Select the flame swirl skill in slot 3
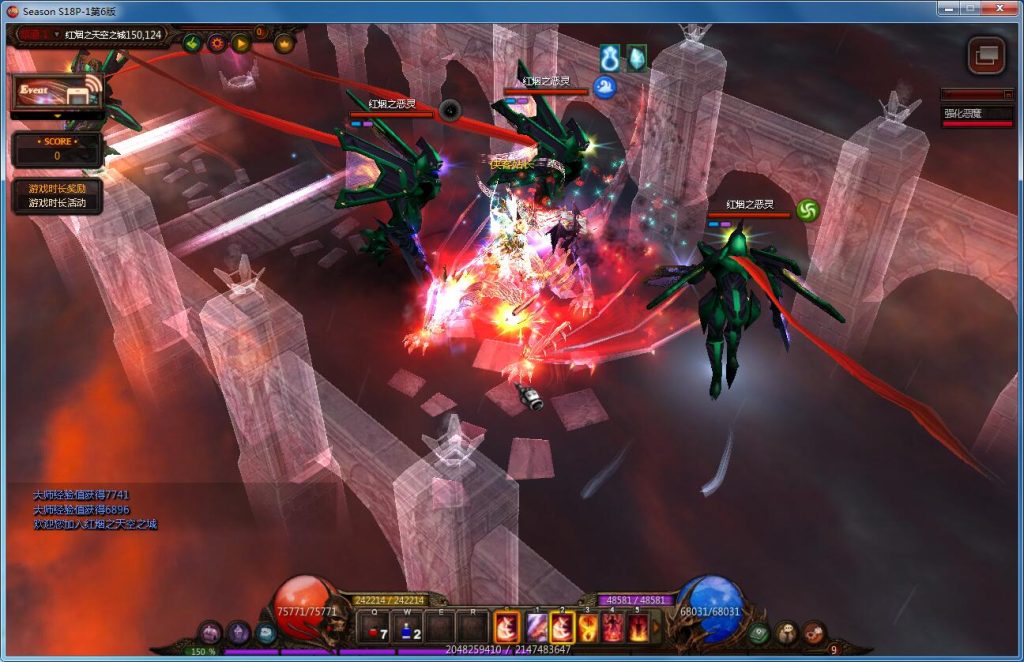Viewport: 1024px width, 662px height. [588, 628]
